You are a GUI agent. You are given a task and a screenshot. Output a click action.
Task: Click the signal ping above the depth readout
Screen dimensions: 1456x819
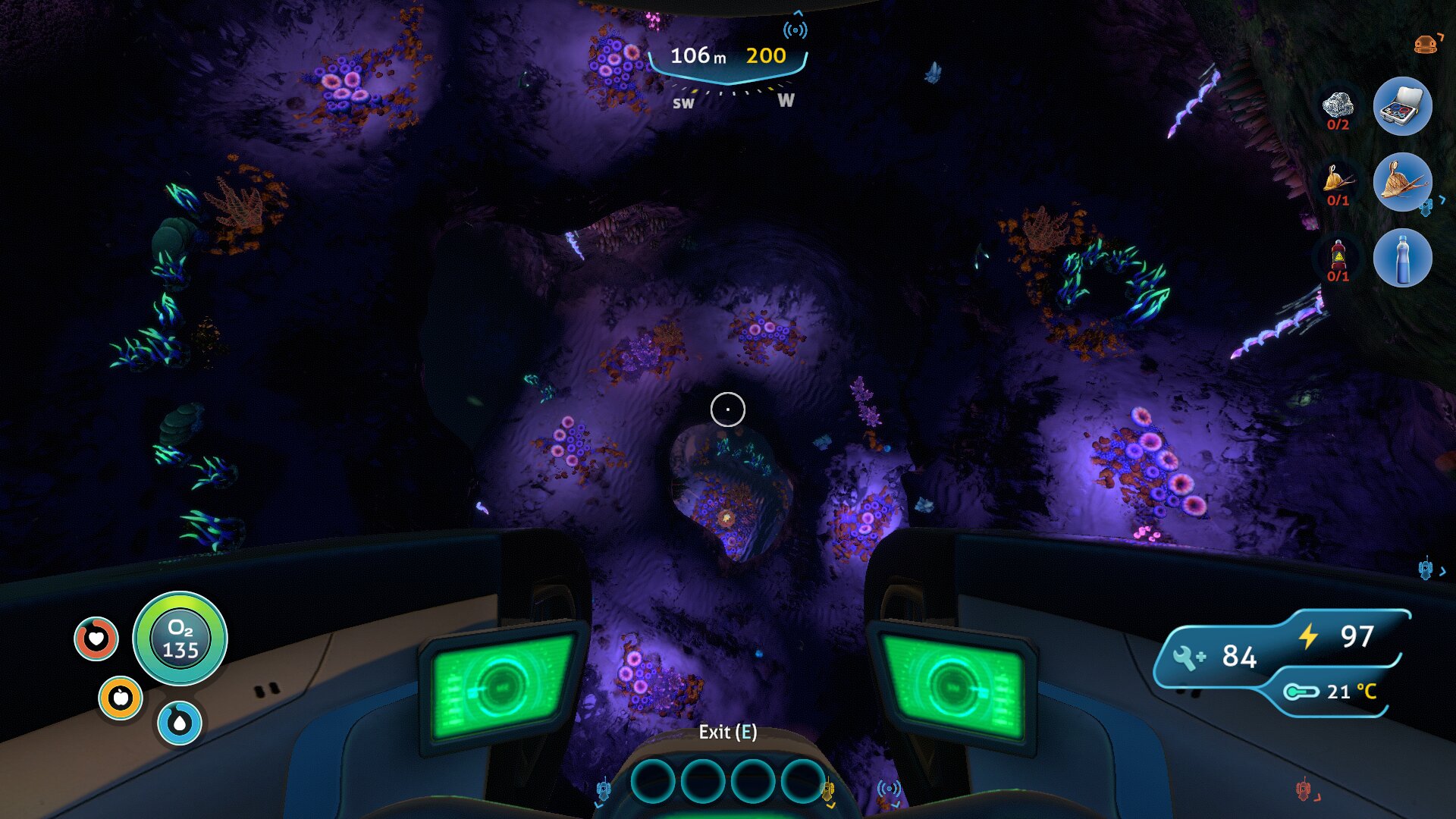795,30
